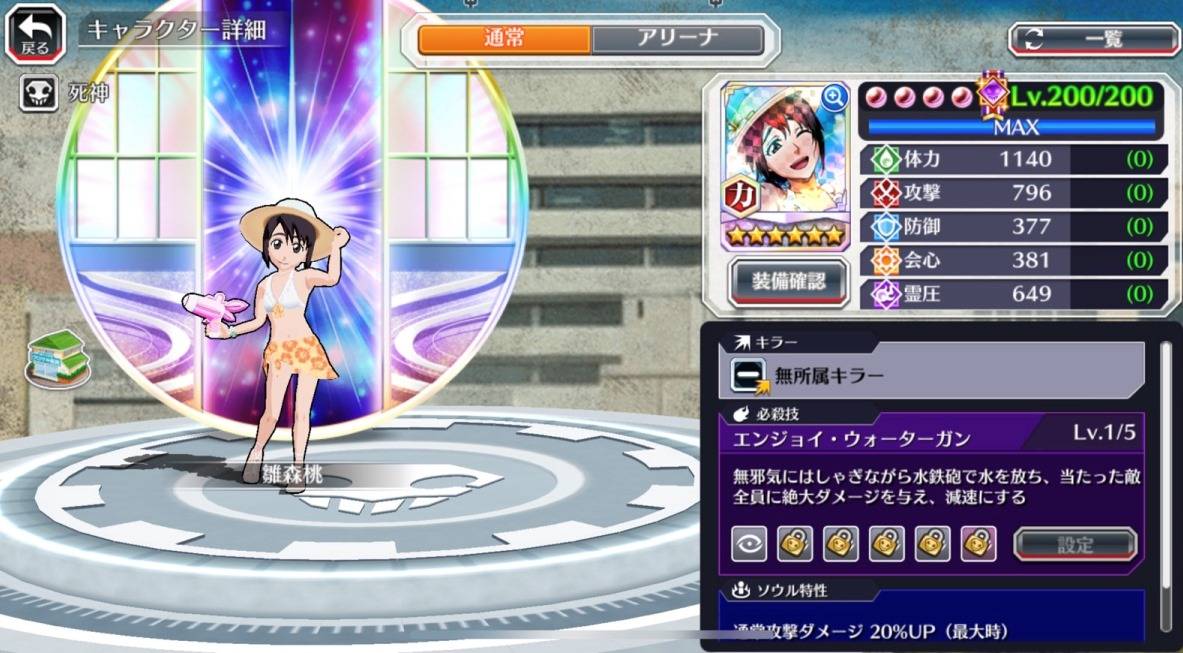This screenshot has width=1183, height=653.
Task: Switch to the アリーナ tab
Action: tap(677, 39)
